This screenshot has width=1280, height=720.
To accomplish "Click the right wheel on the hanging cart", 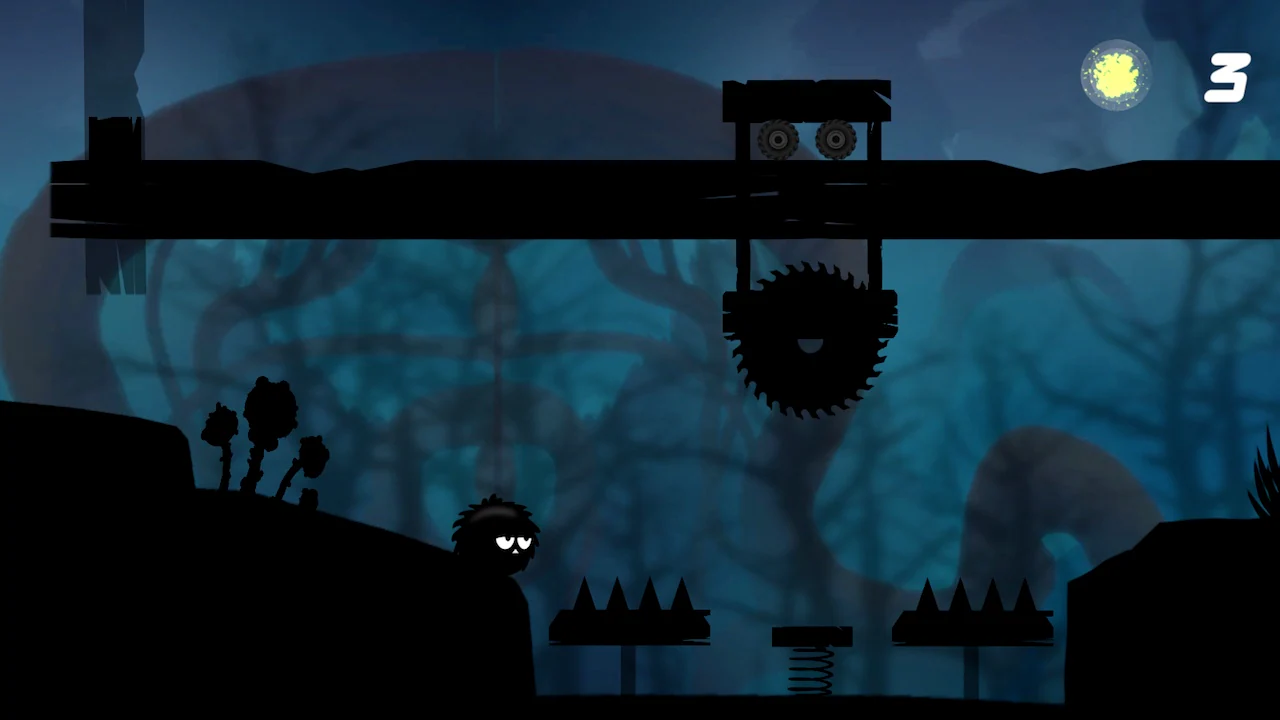I will (835, 140).
